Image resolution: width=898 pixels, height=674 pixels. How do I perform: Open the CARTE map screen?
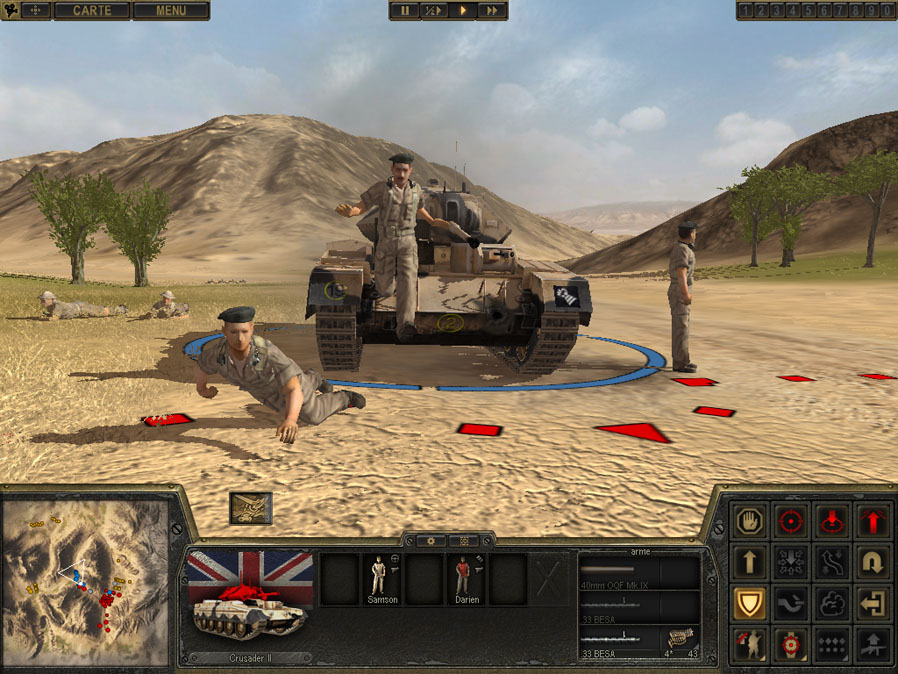(x=91, y=11)
